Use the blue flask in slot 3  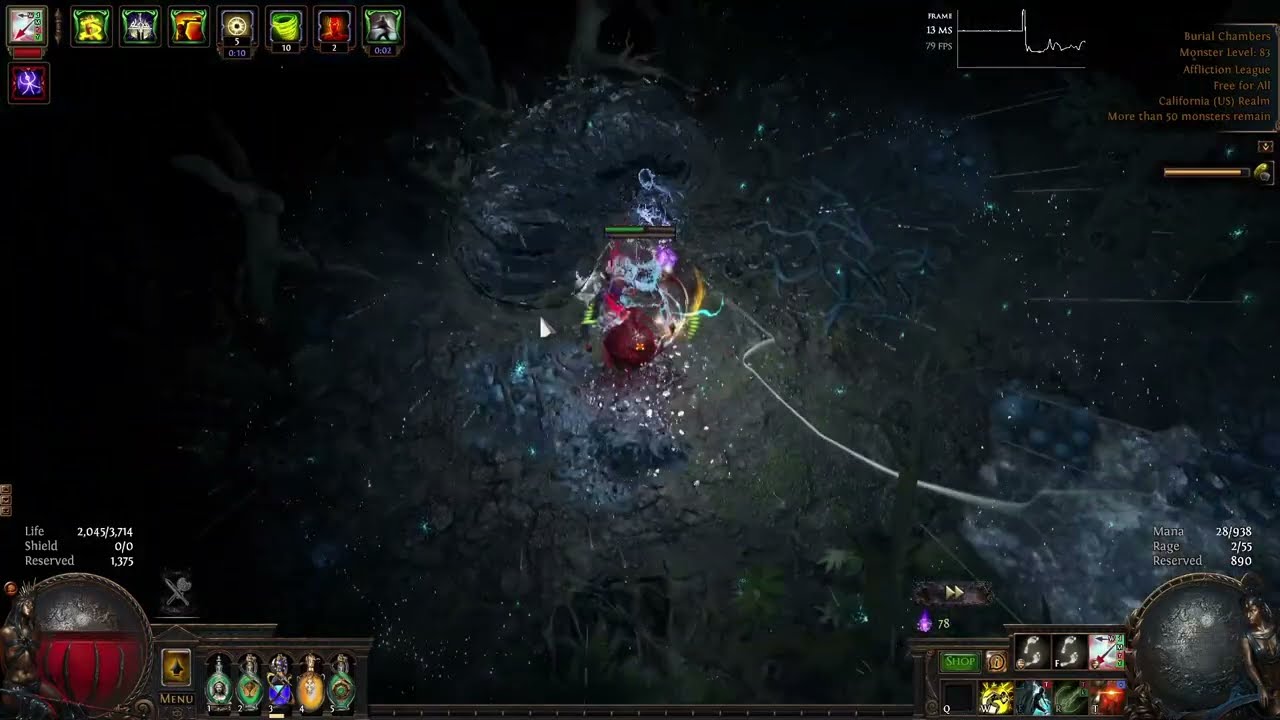(280, 684)
